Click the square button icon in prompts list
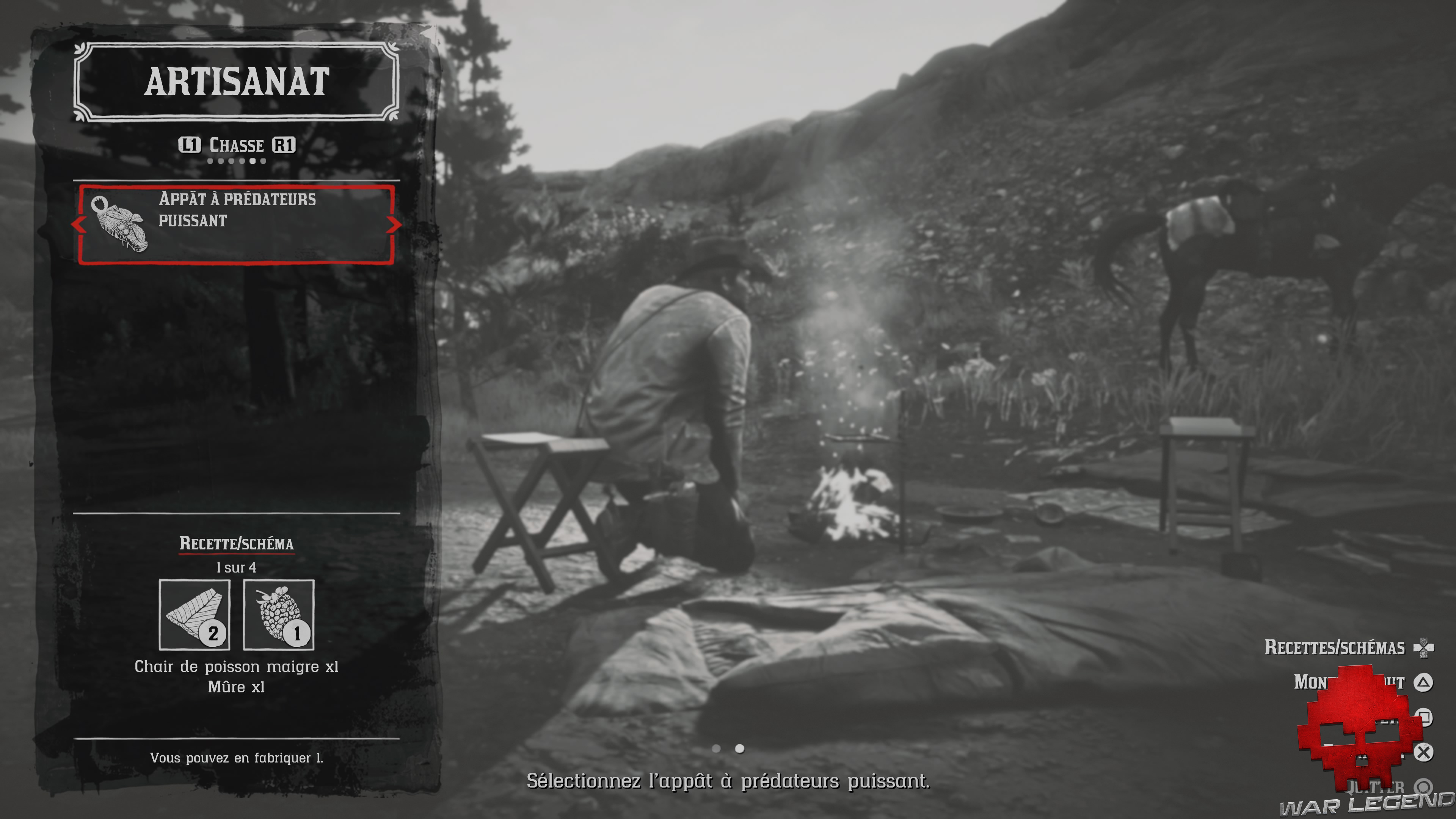 click(x=1423, y=715)
